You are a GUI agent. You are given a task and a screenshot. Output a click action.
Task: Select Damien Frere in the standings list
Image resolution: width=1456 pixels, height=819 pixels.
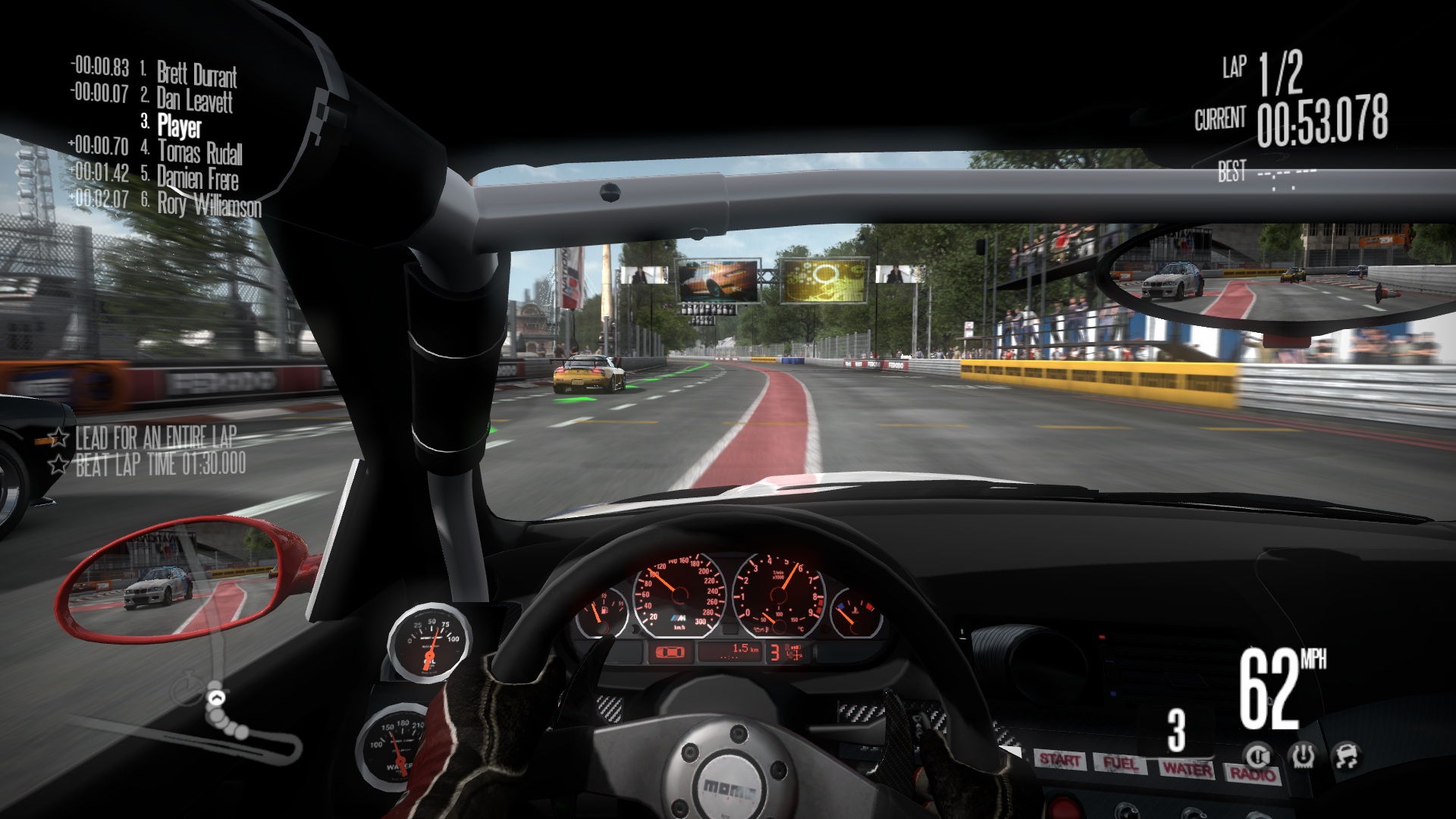[x=197, y=178]
